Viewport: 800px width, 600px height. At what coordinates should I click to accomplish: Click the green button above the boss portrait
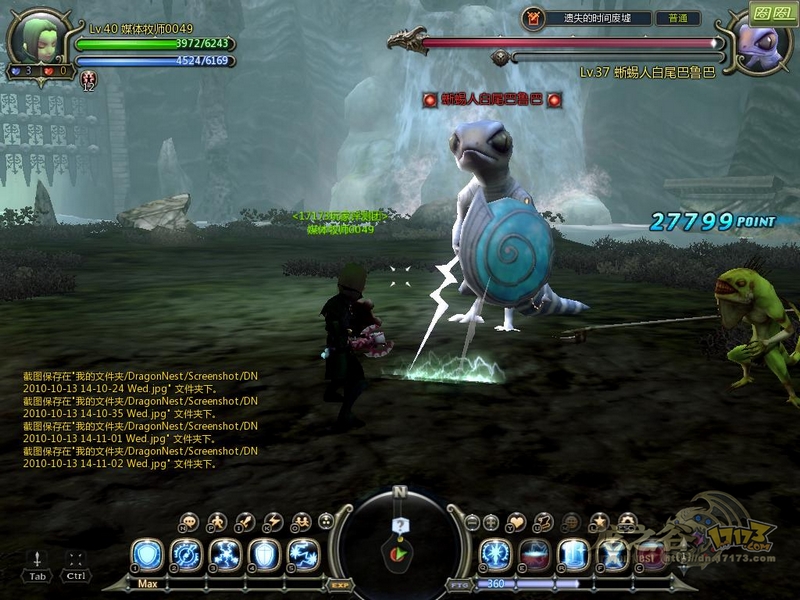click(771, 15)
